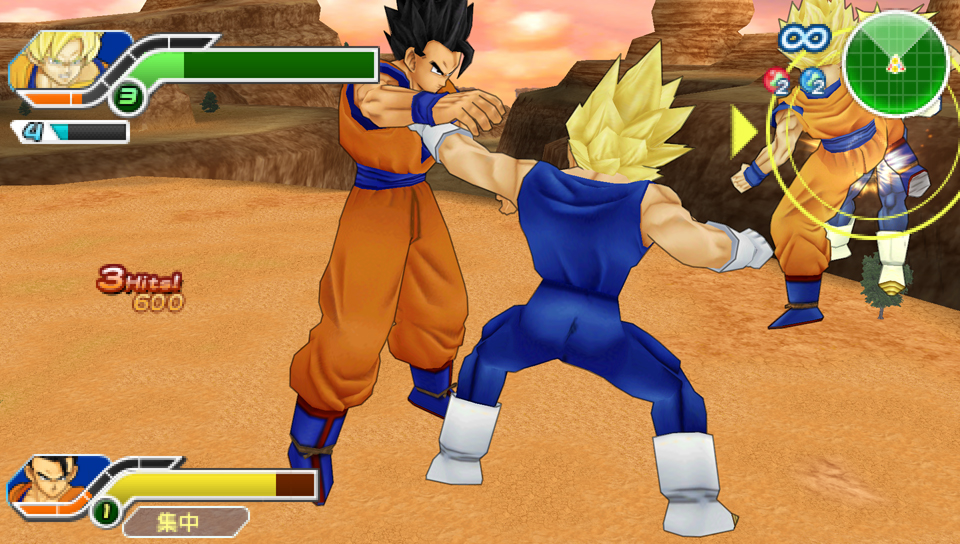The image size is (960, 544).
Task: Select the black-haired fighter portrait
Action: coord(50,483)
